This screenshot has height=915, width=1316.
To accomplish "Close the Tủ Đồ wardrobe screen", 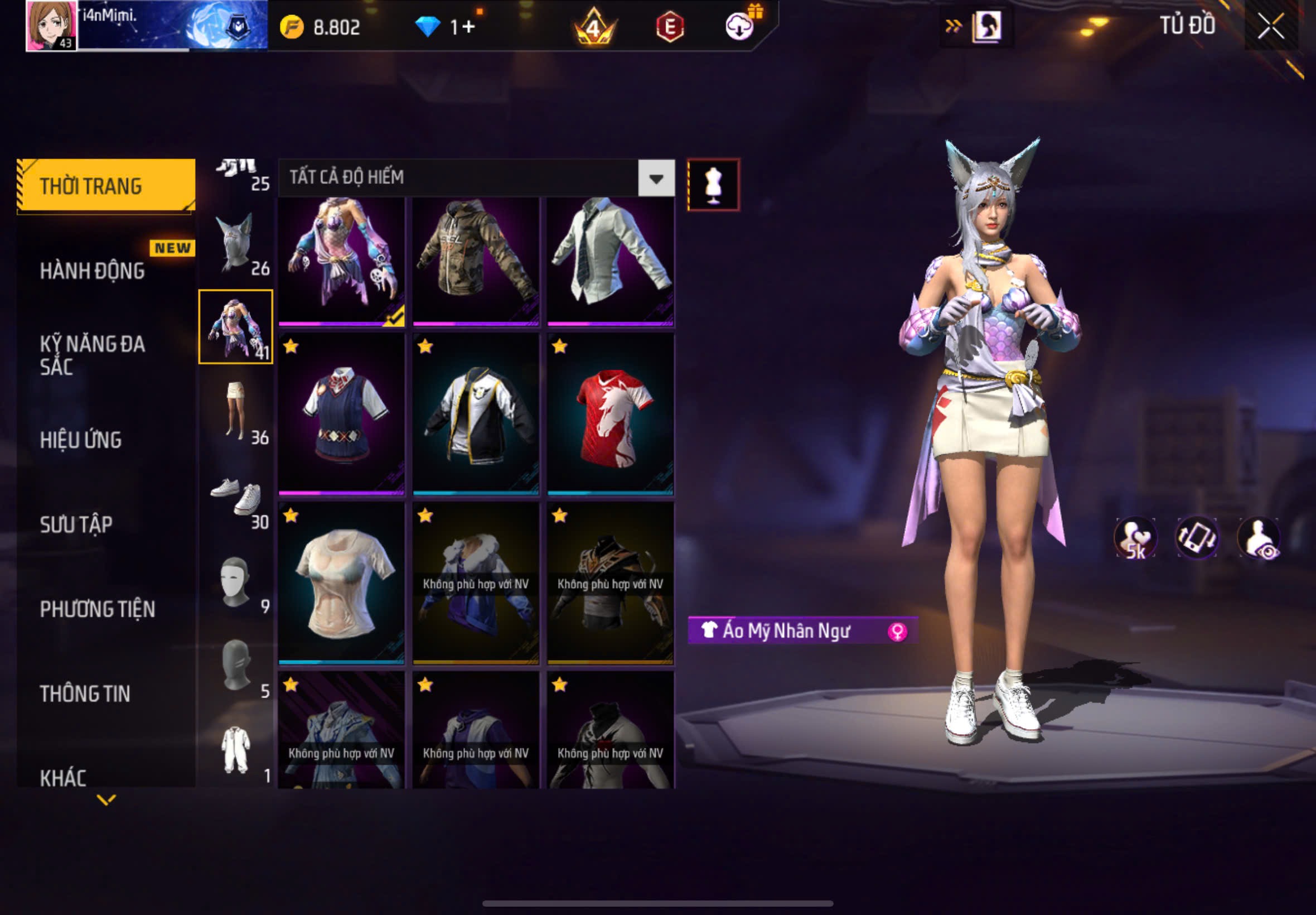I will point(1270,26).
